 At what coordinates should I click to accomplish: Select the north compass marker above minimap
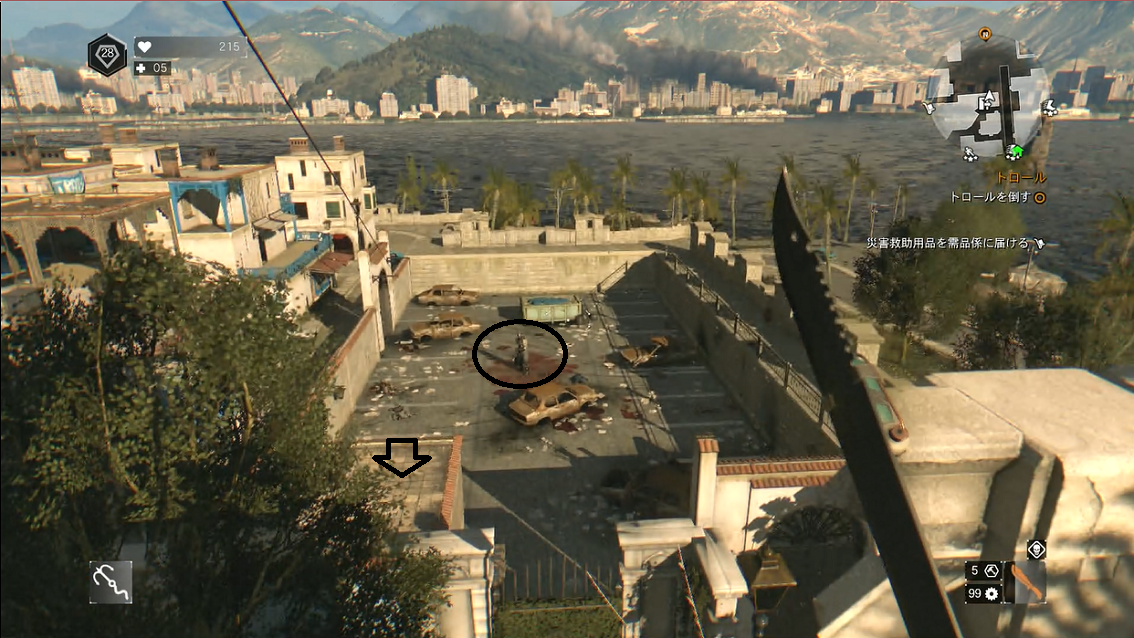pyautogui.click(x=984, y=33)
